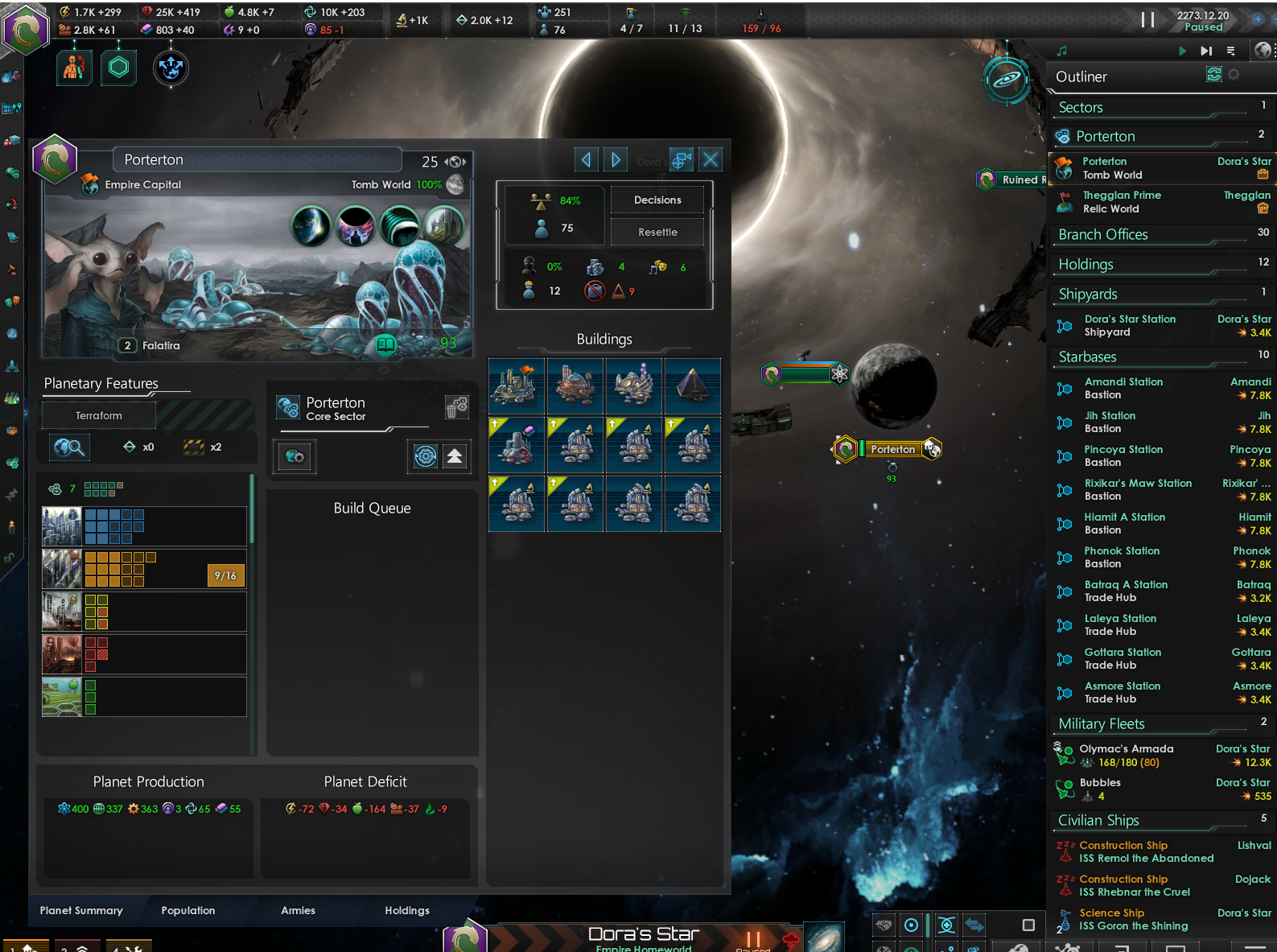The height and width of the screenshot is (952, 1277).
Task: Select the government hexagon icon near empire shield
Action: [x=118, y=68]
